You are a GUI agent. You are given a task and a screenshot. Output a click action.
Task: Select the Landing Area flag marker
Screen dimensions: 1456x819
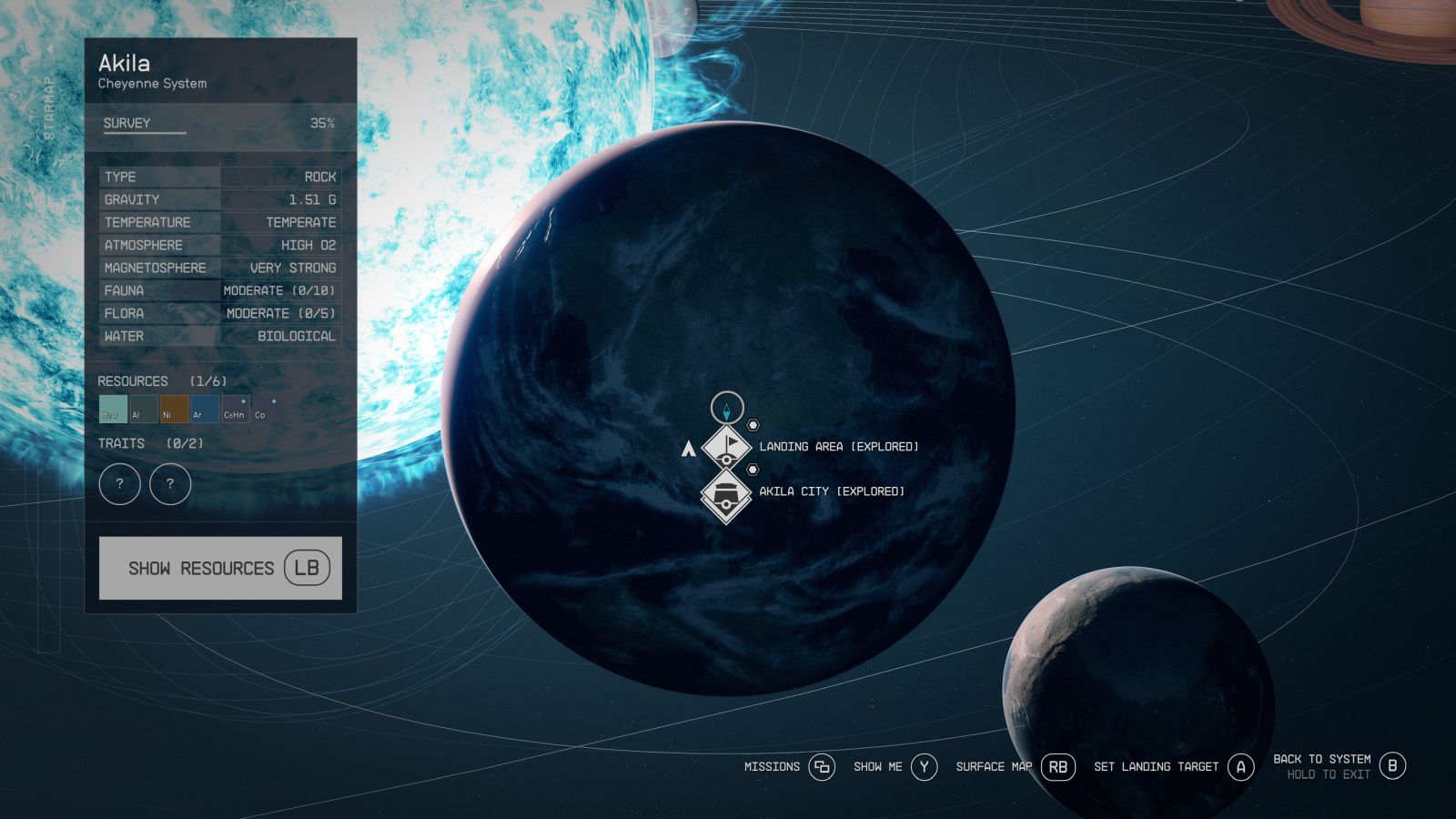726,446
